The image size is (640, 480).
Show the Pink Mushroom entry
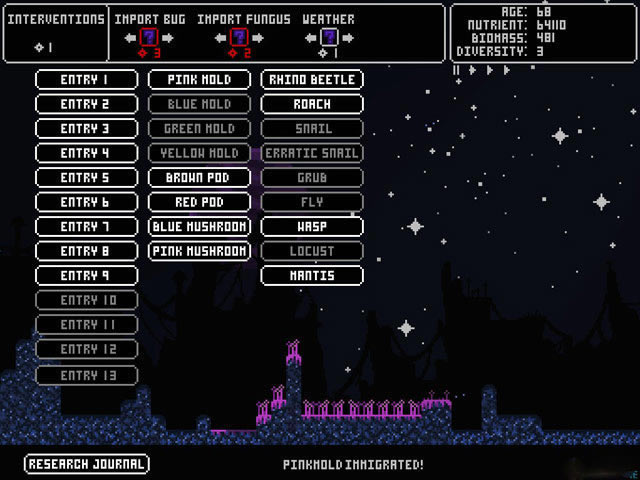[x=199, y=251]
